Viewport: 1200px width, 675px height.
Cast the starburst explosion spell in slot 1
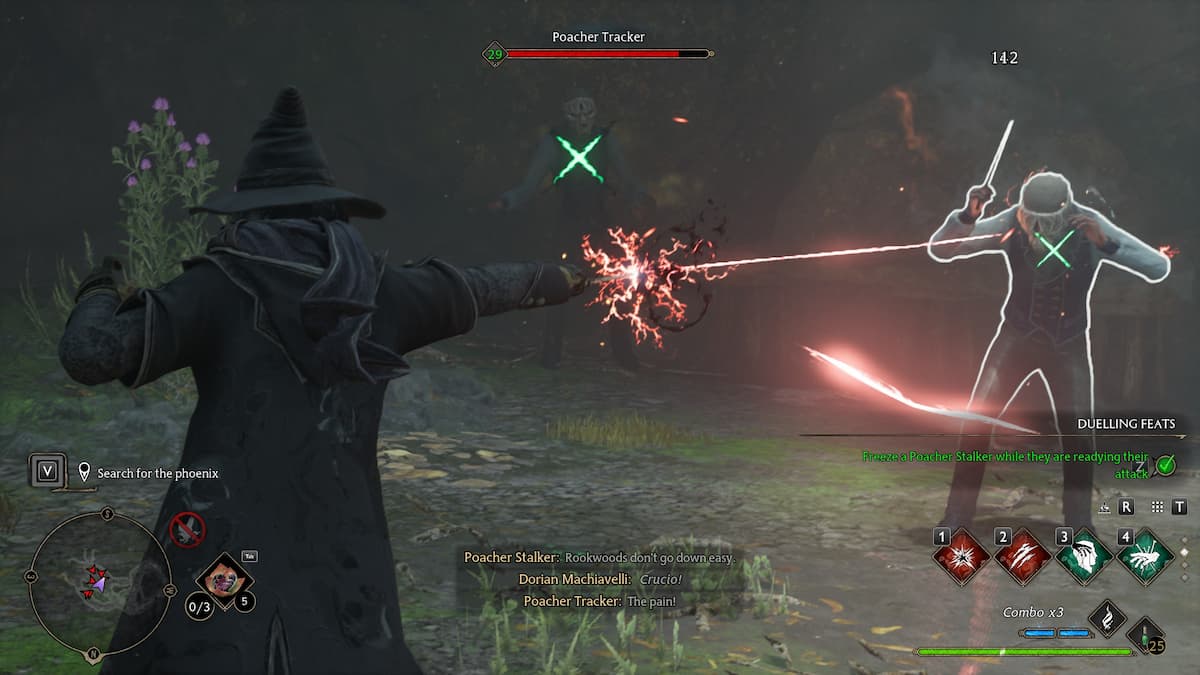click(x=962, y=557)
